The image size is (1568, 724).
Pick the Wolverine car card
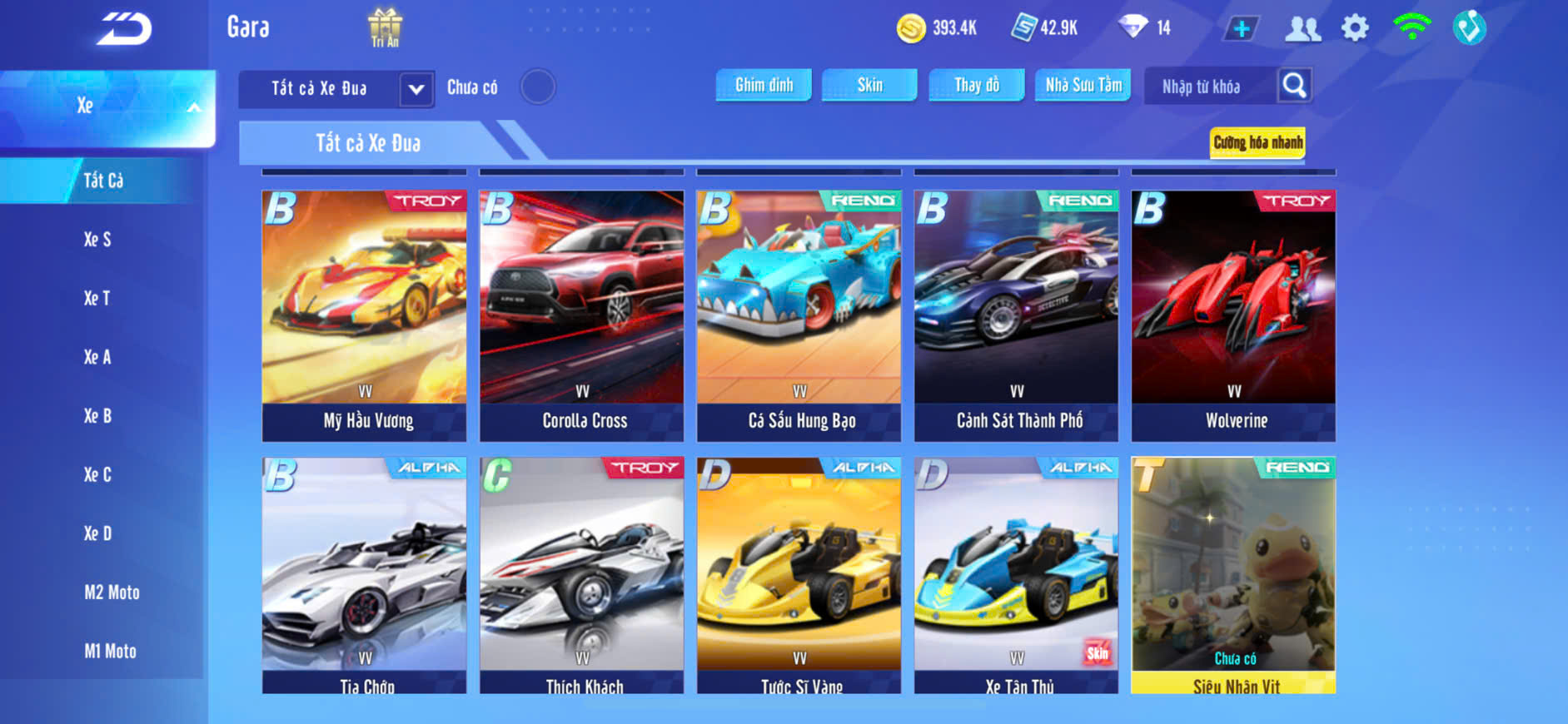(1233, 315)
